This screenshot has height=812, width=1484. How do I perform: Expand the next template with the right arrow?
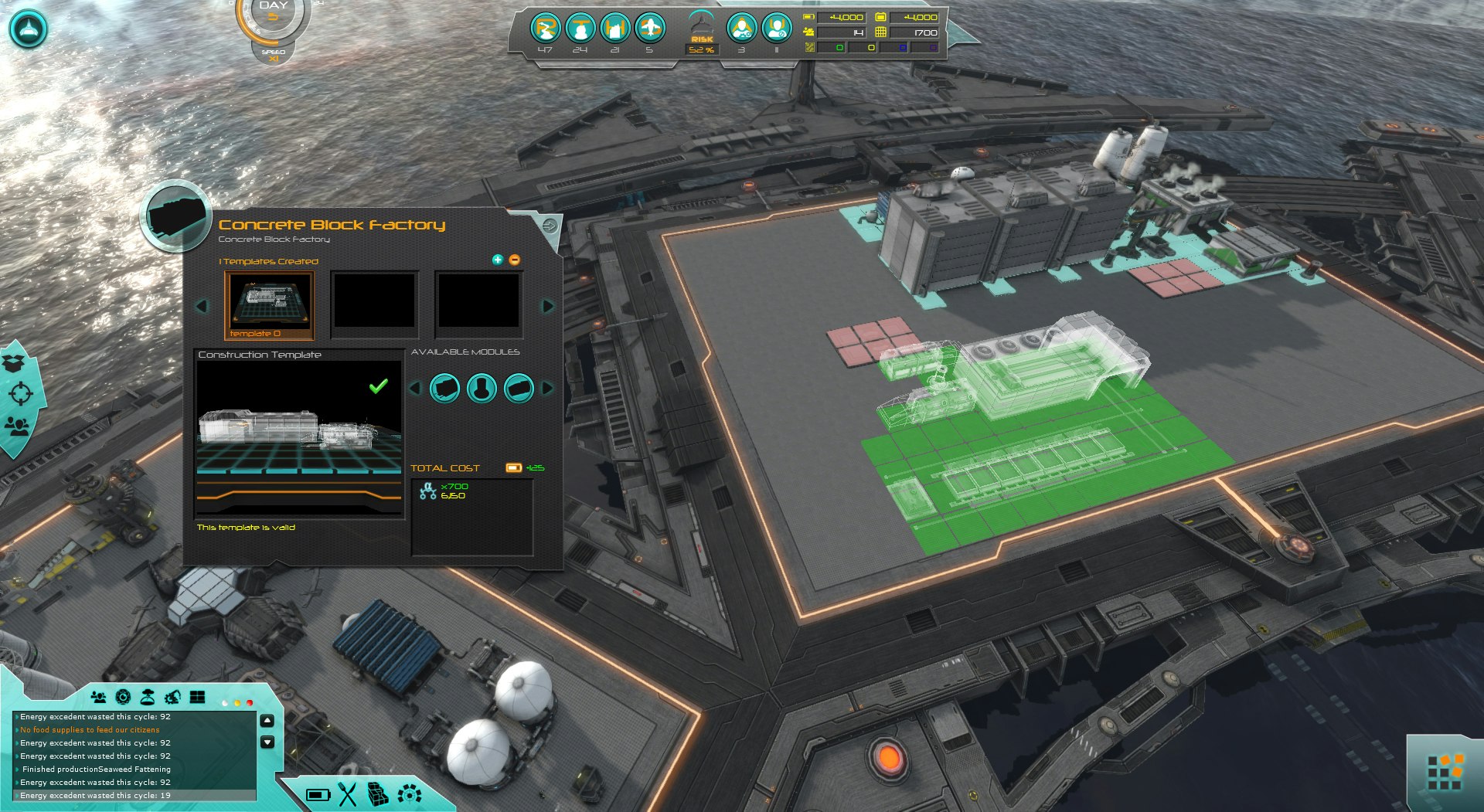tap(550, 307)
